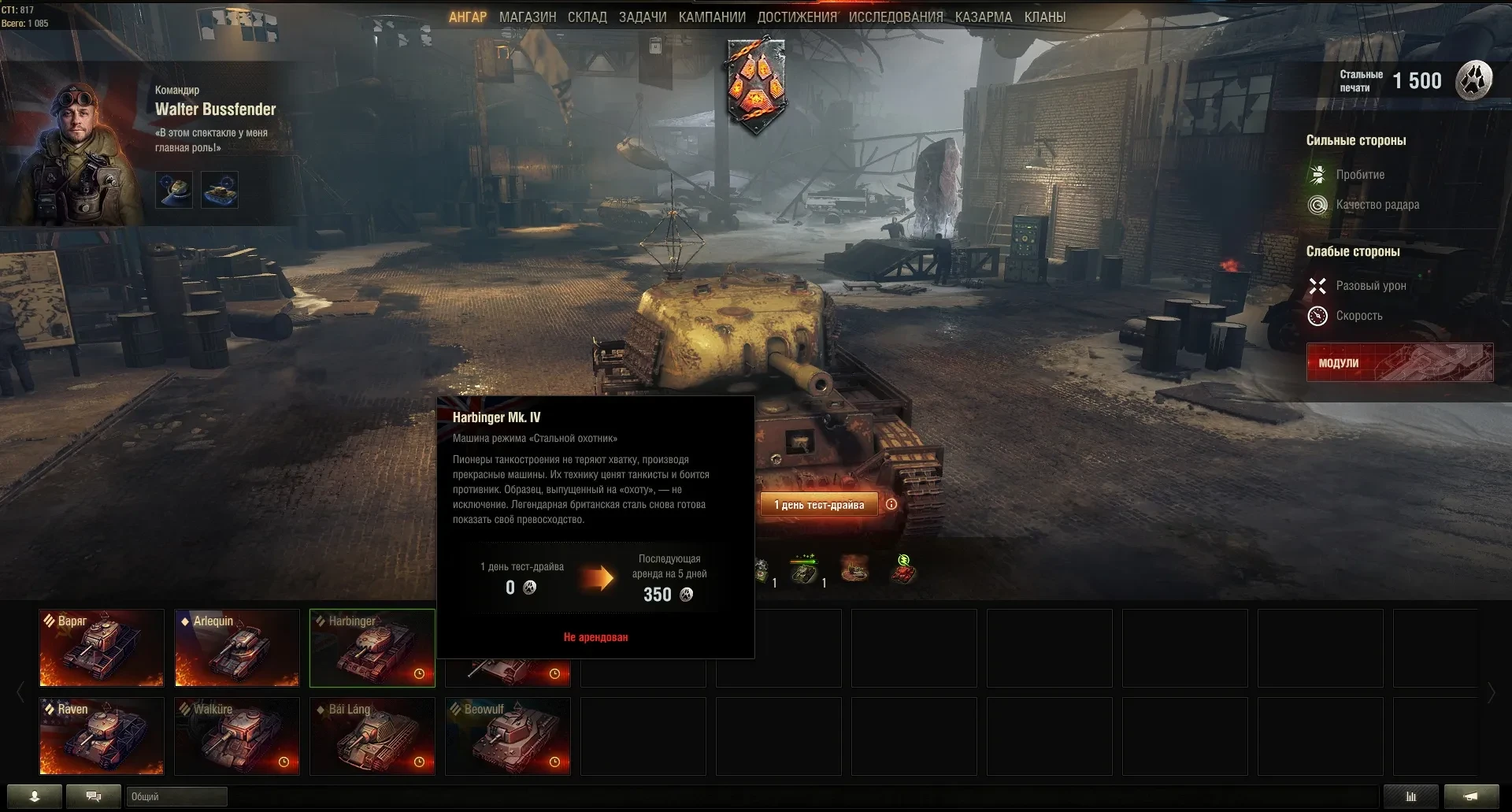Select the Raven tank tile
The width and height of the screenshot is (1512, 812).
coord(102,736)
